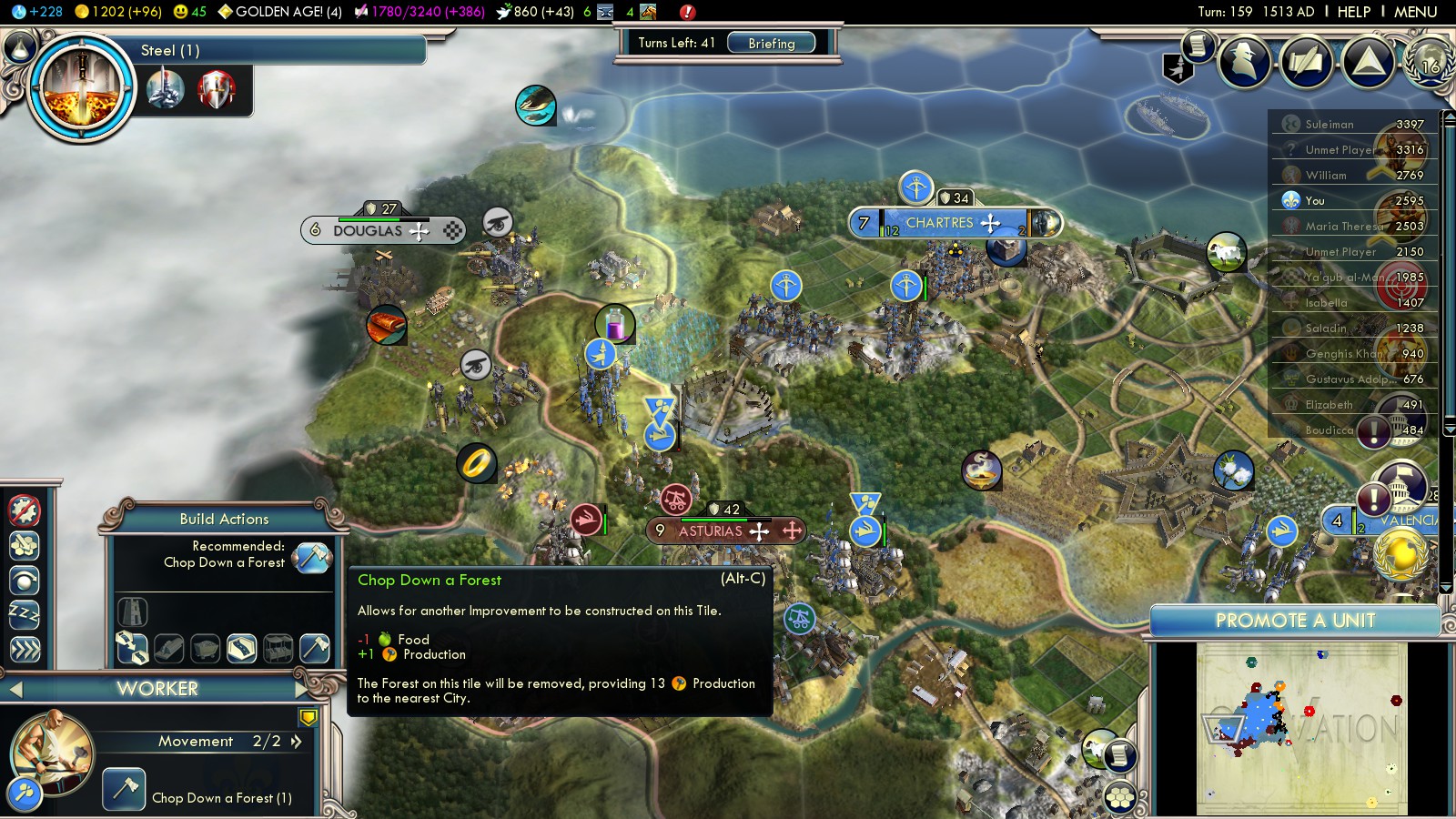Put the worker to sleep
Viewport: 1456px width, 819px height.
point(25,614)
